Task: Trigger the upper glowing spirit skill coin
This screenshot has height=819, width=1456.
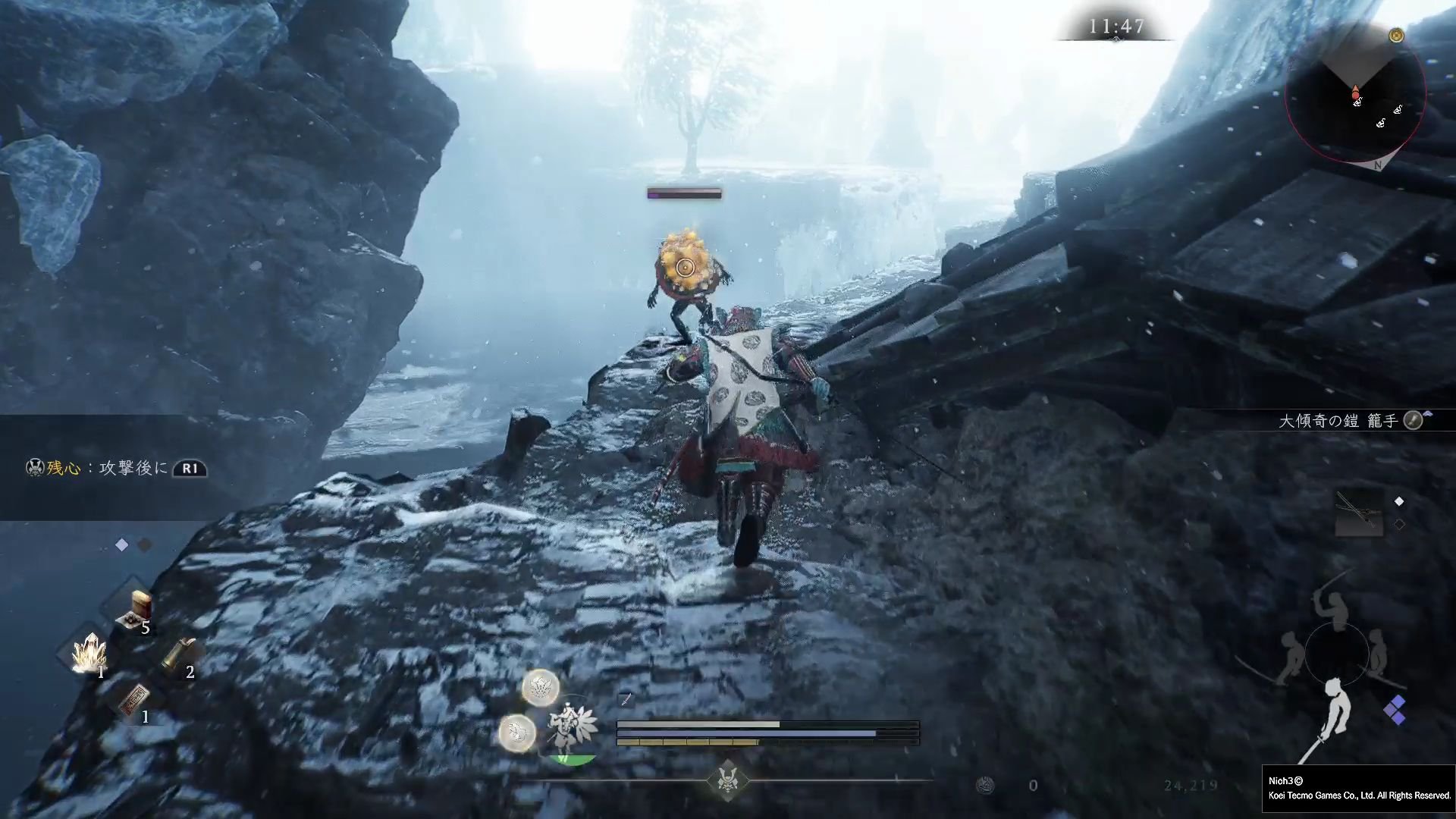Action: pyautogui.click(x=541, y=688)
